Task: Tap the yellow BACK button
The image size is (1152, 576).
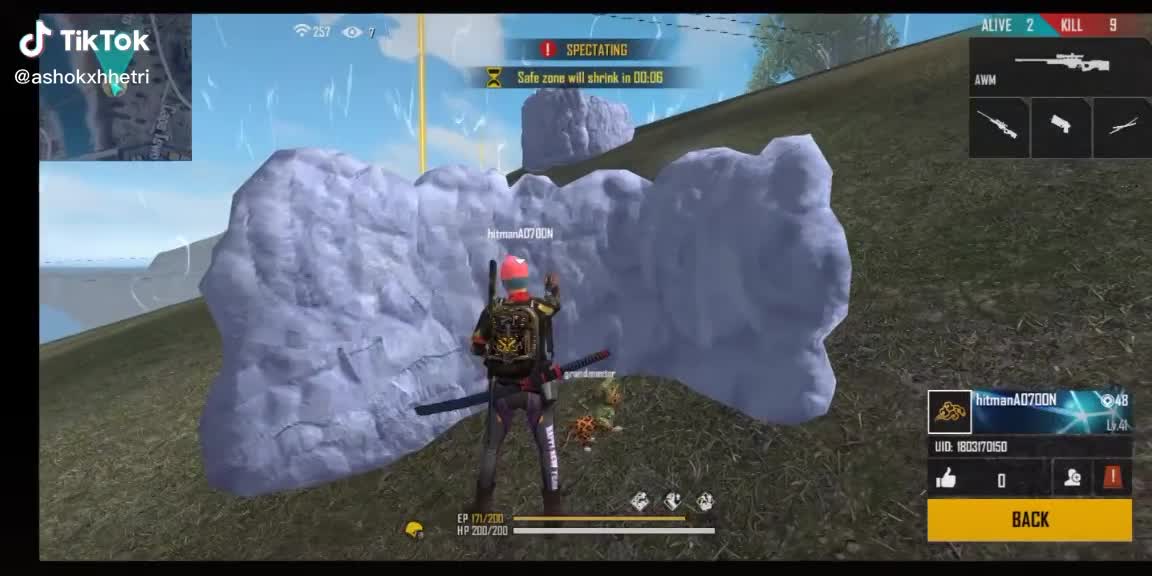Action: coord(1029,519)
